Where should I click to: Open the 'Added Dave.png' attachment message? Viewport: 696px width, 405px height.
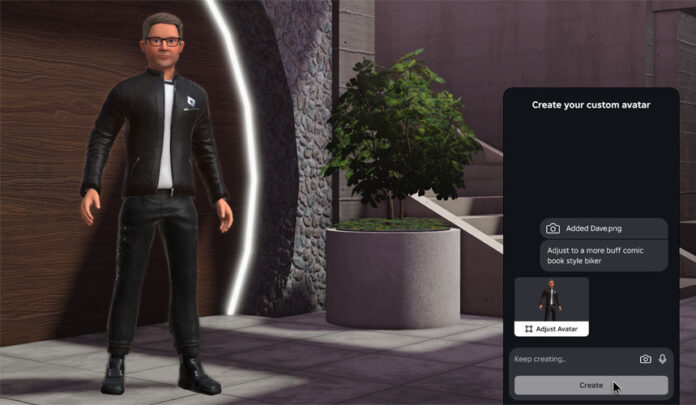(x=603, y=228)
